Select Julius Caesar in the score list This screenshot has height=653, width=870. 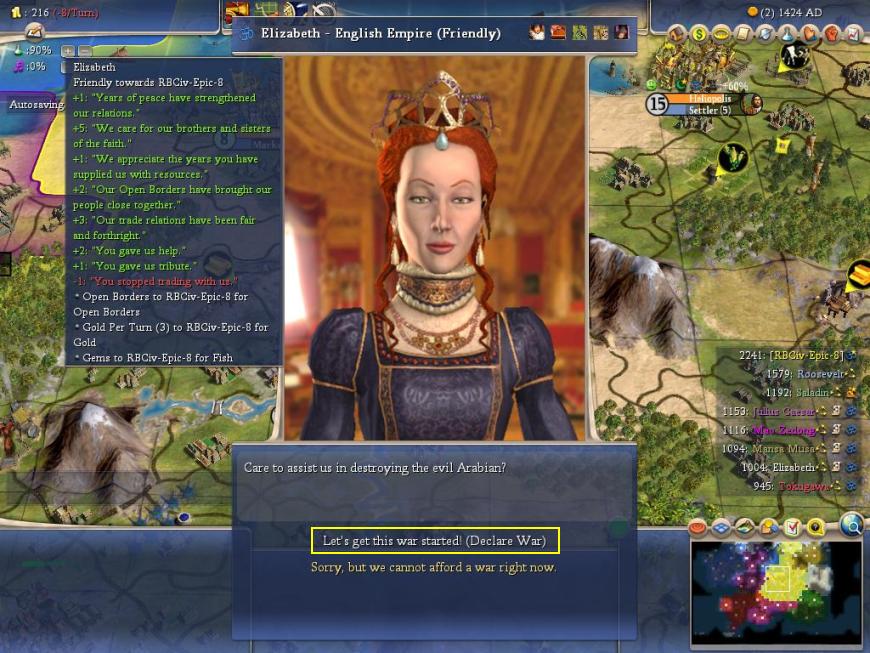[x=781, y=411]
